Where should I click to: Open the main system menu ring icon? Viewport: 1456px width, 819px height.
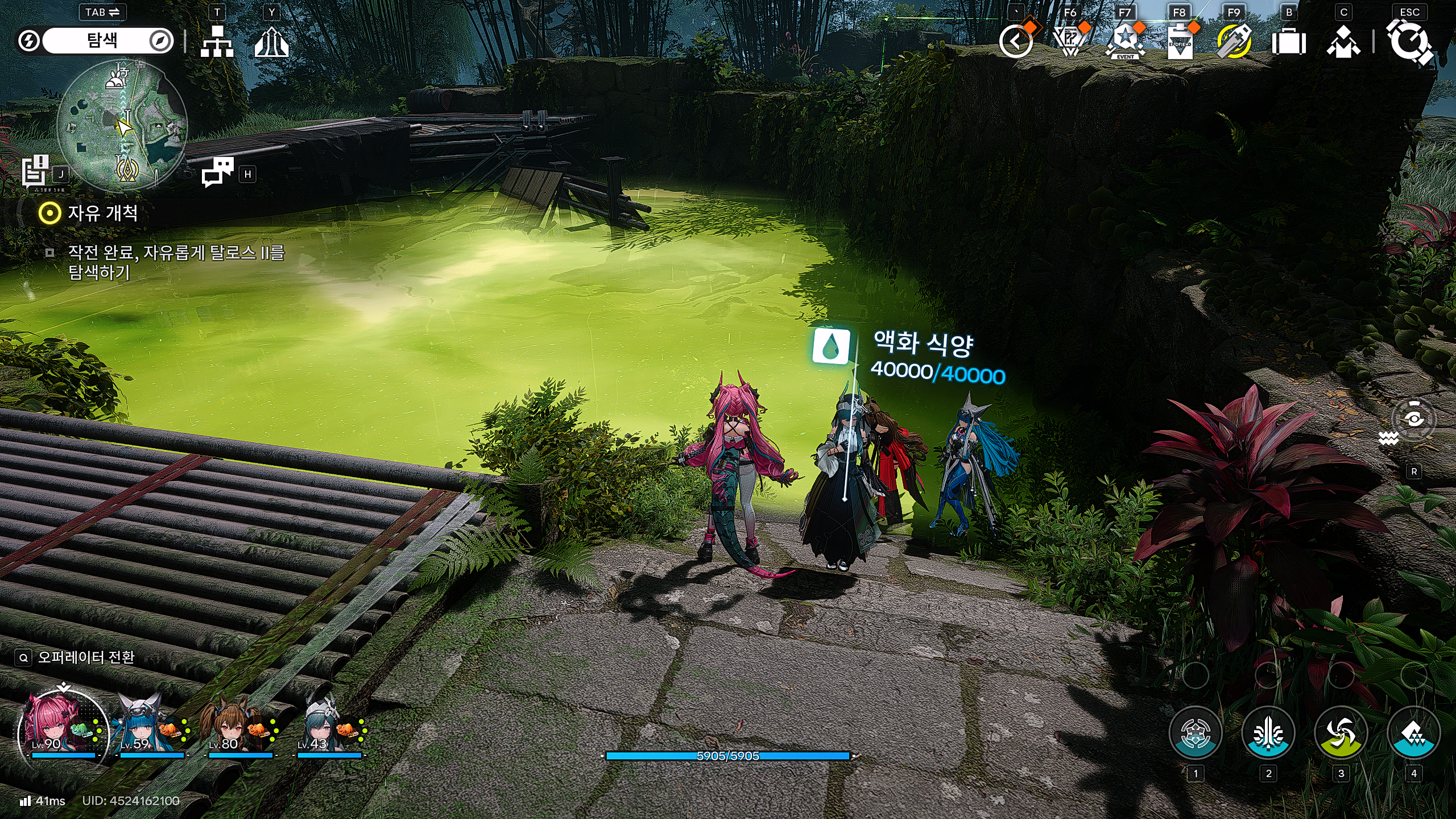point(1409,42)
